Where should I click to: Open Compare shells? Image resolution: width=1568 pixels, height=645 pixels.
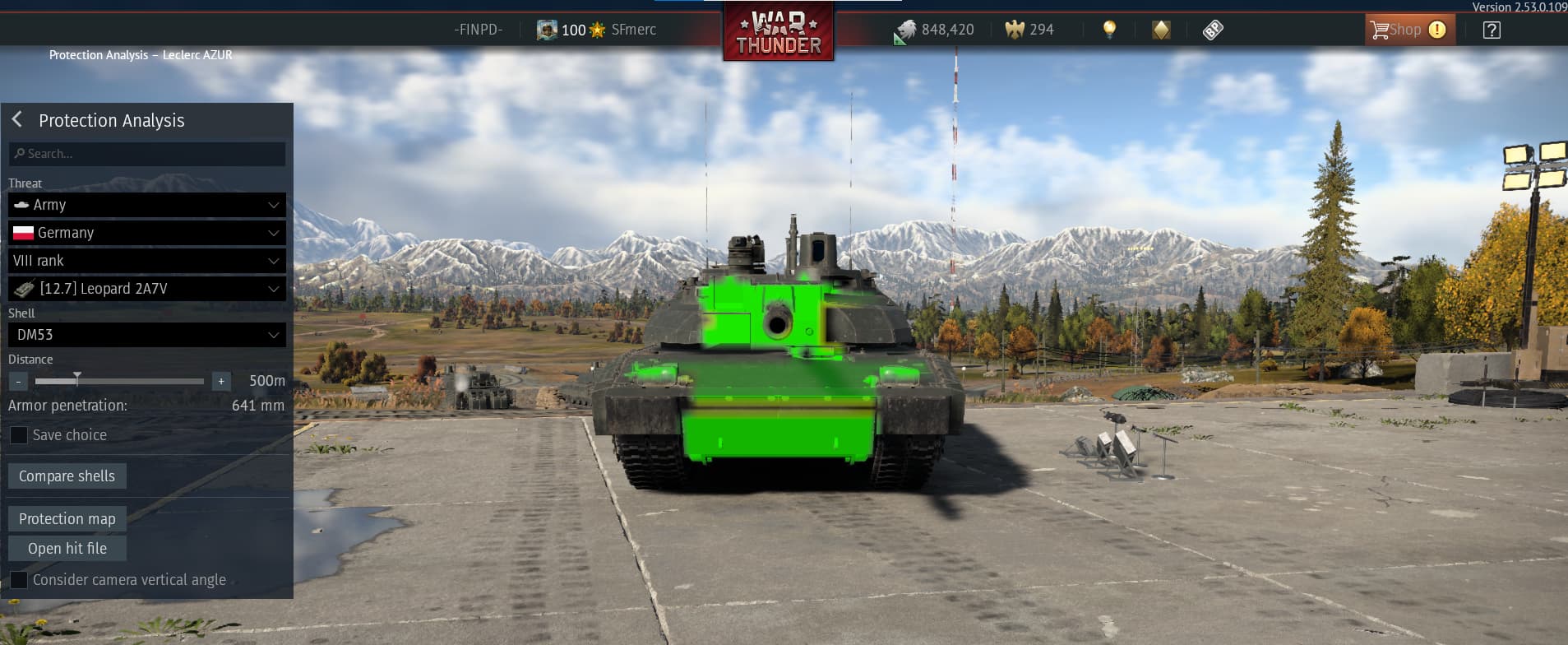coord(67,476)
